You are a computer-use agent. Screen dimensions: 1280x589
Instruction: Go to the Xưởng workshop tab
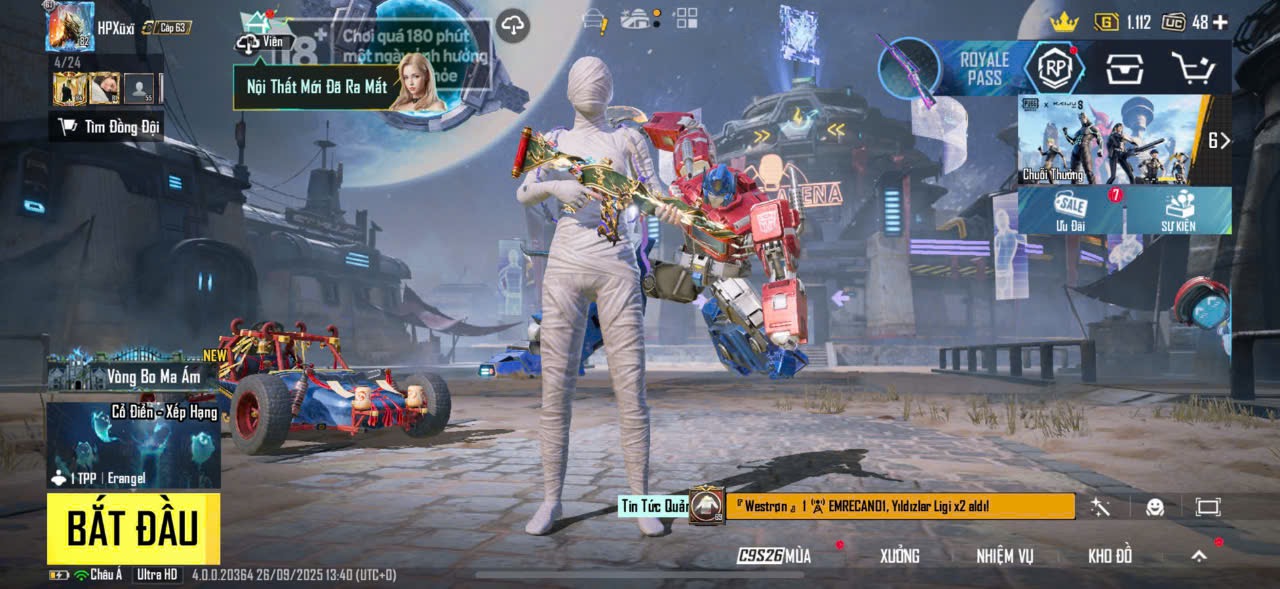pos(899,556)
